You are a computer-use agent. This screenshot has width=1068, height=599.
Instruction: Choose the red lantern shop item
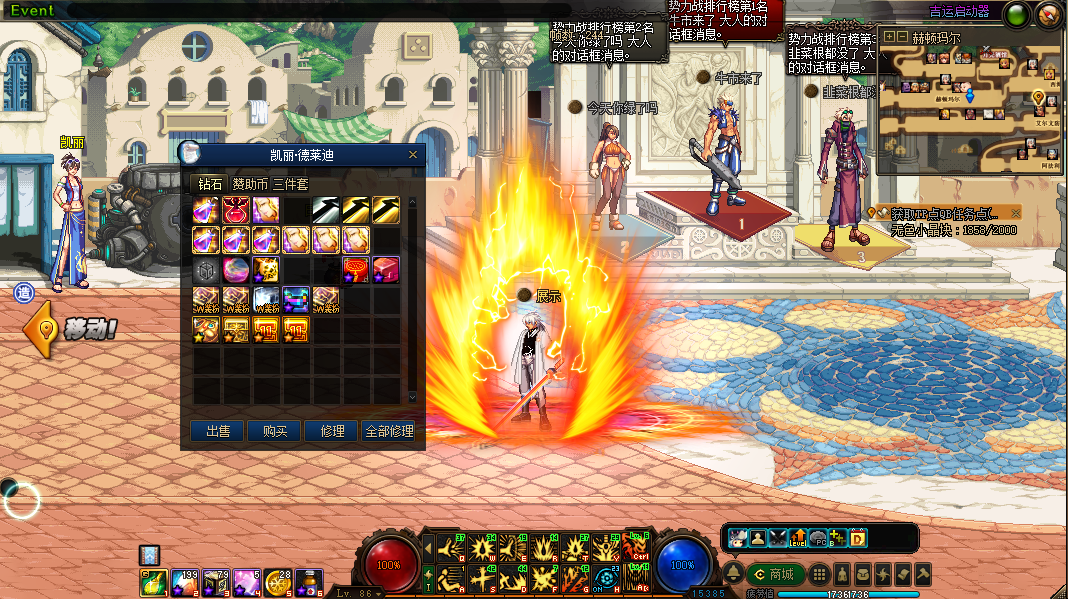point(356,270)
